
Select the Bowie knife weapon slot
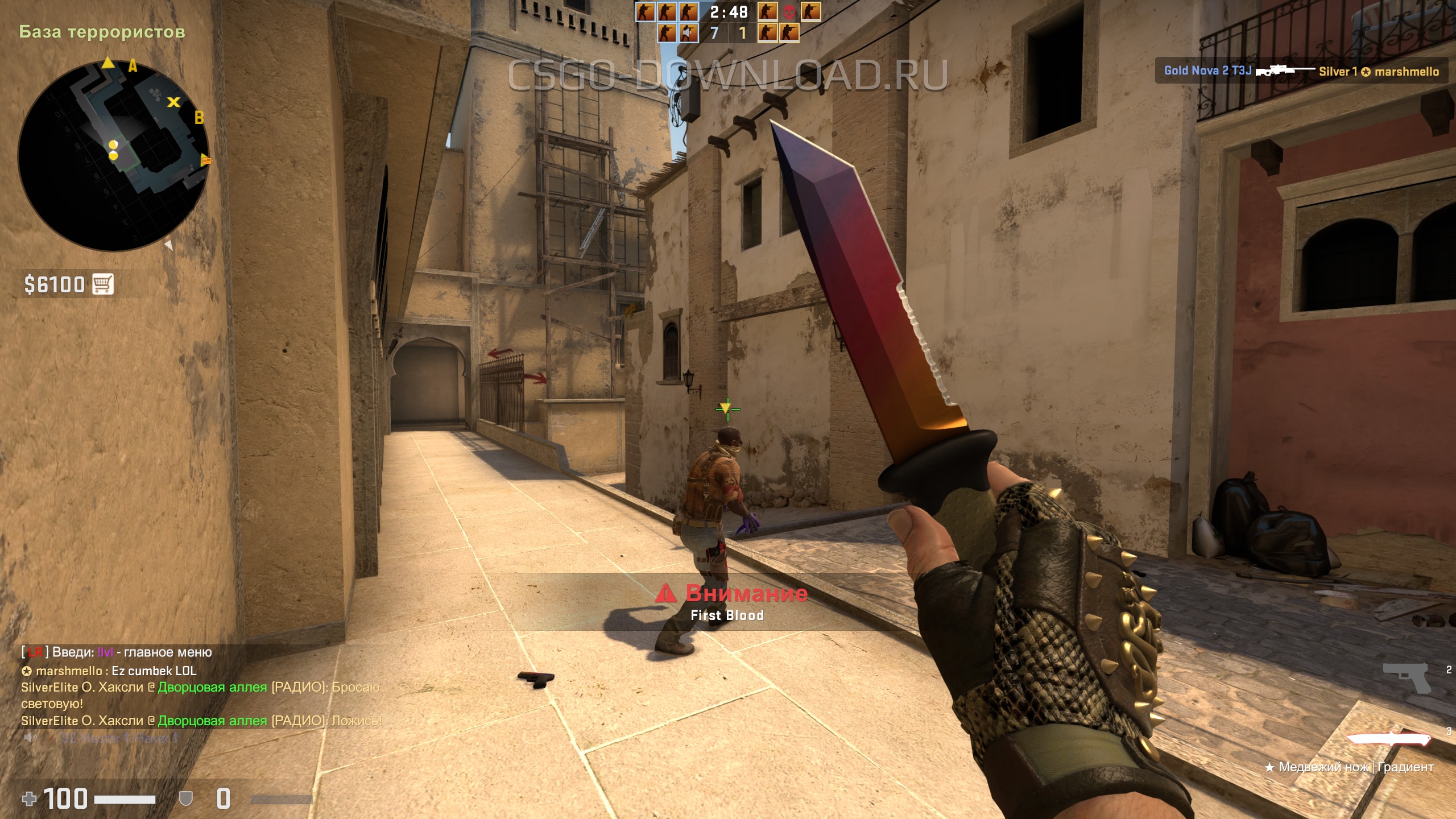pyautogui.click(x=1389, y=739)
